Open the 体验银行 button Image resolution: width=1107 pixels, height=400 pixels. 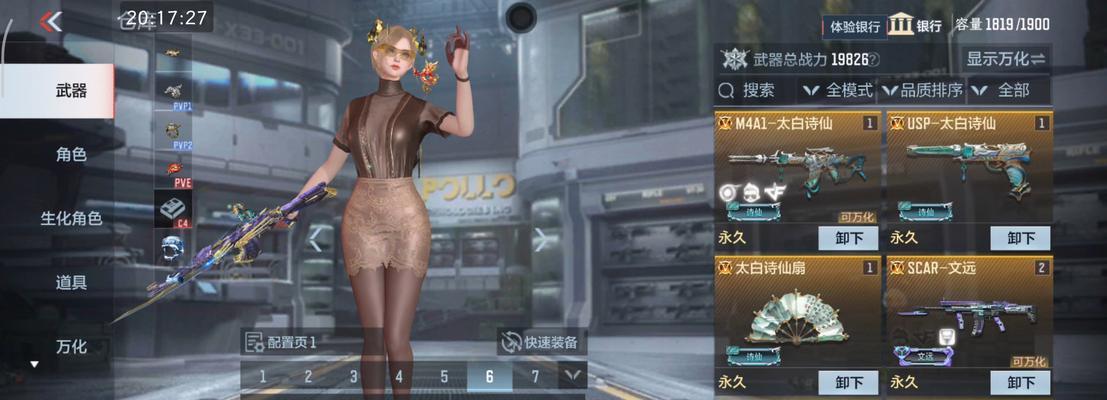click(853, 26)
